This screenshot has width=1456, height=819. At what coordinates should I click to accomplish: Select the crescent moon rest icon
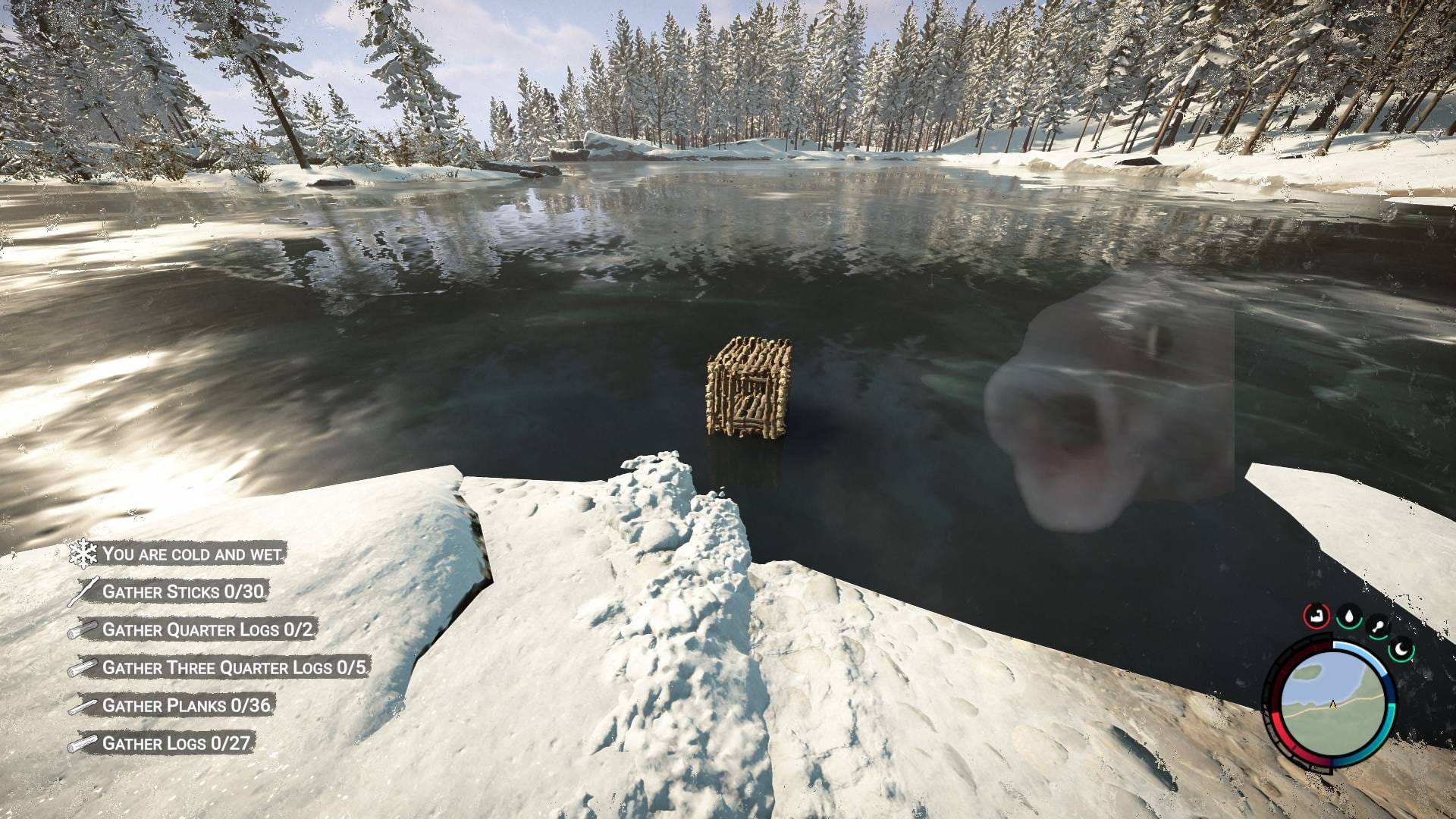[1402, 651]
